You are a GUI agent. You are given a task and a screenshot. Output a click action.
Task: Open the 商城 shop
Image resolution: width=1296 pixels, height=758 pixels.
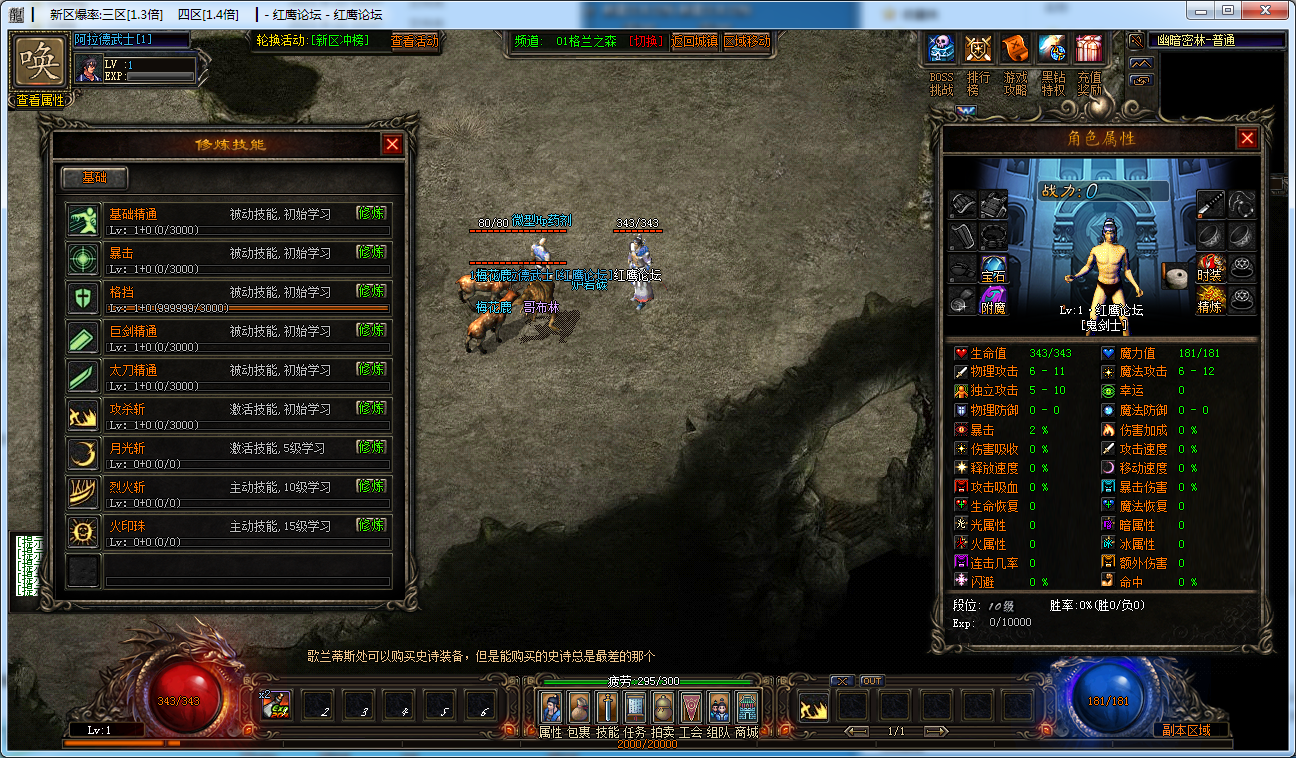(747, 708)
